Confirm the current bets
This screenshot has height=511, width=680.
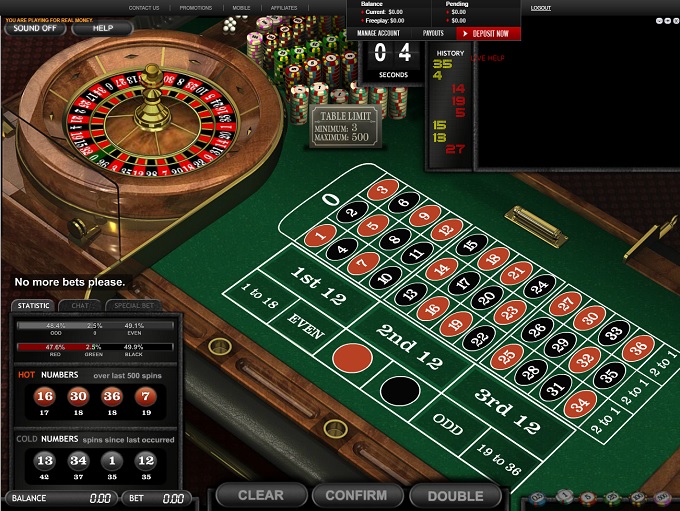356,495
